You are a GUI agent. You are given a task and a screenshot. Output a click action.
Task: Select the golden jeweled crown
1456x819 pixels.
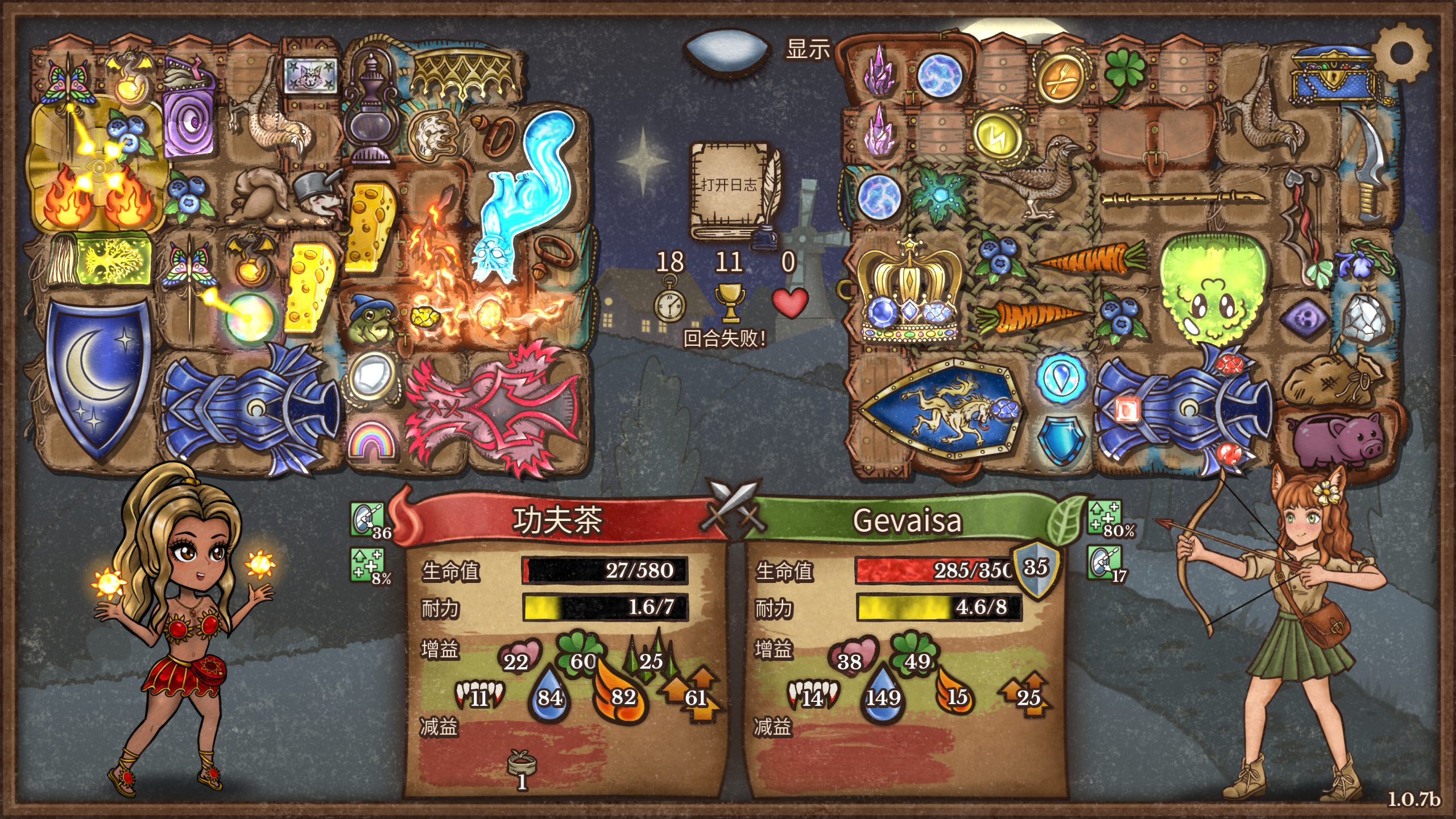coord(909,293)
